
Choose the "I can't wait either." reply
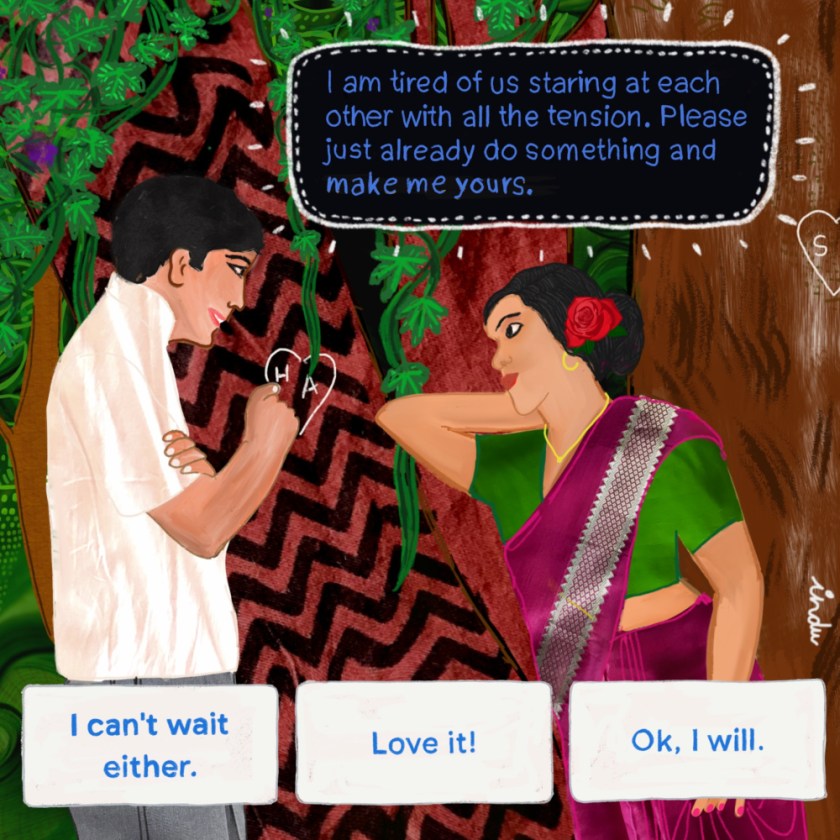pos(149,744)
